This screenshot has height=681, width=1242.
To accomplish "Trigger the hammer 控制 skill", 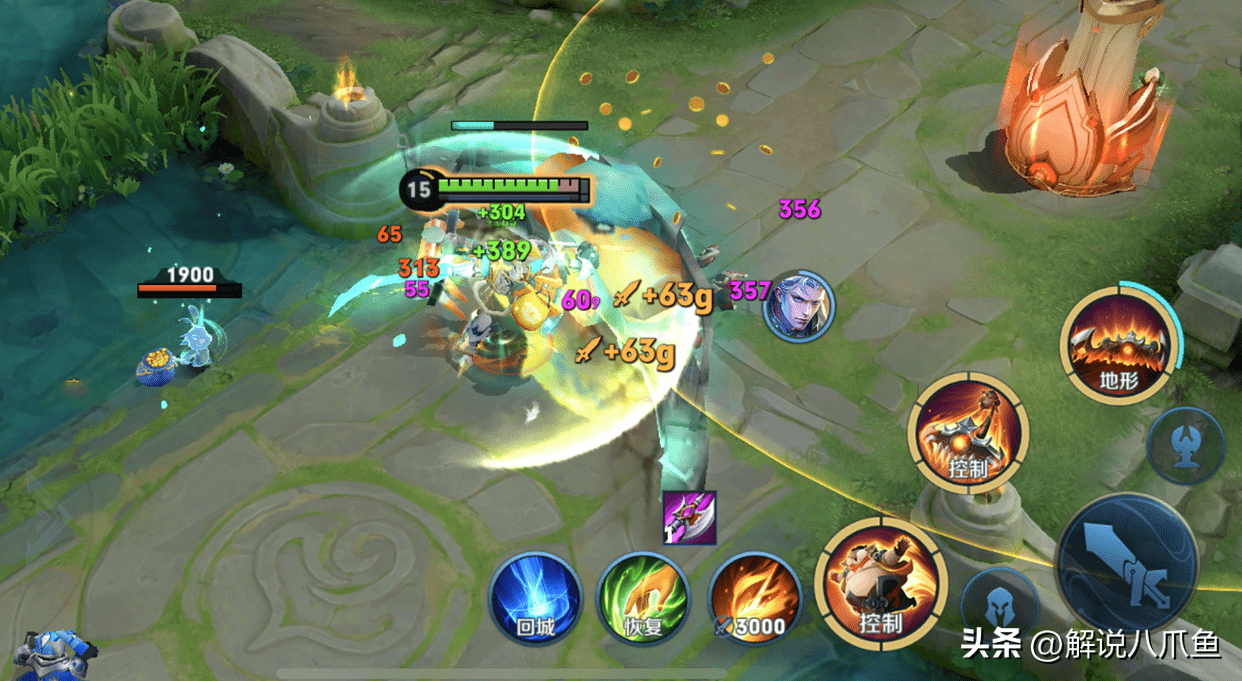I will coord(968,433).
